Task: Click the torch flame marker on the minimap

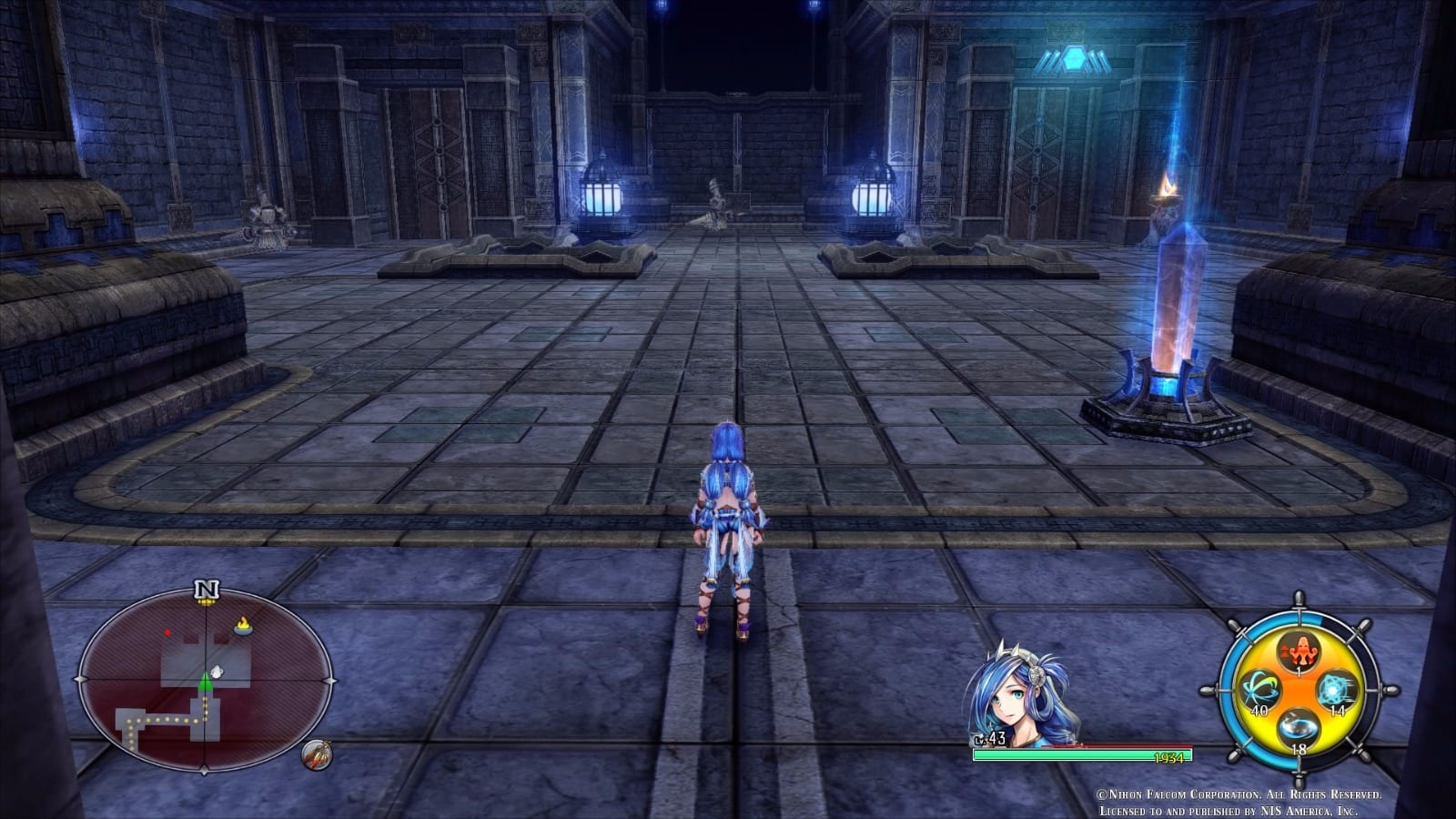Action: click(x=241, y=625)
